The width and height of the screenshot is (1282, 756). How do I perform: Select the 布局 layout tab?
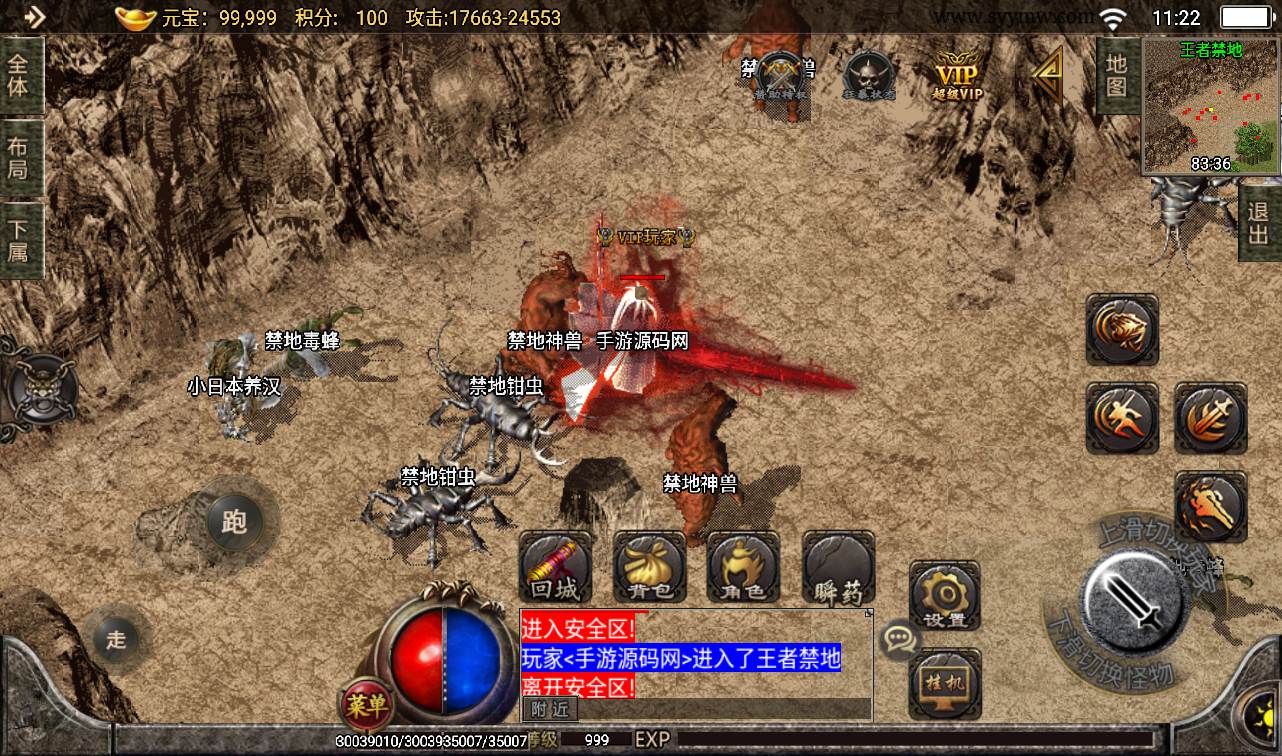(x=20, y=158)
